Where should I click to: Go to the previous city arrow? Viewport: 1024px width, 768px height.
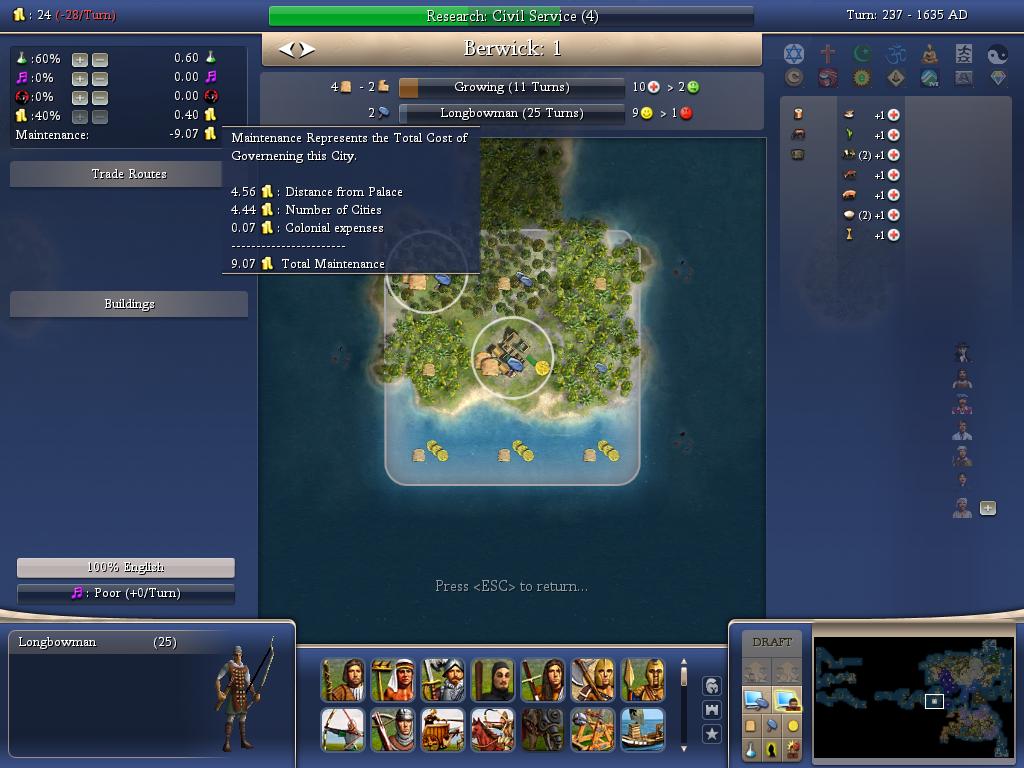[286, 49]
